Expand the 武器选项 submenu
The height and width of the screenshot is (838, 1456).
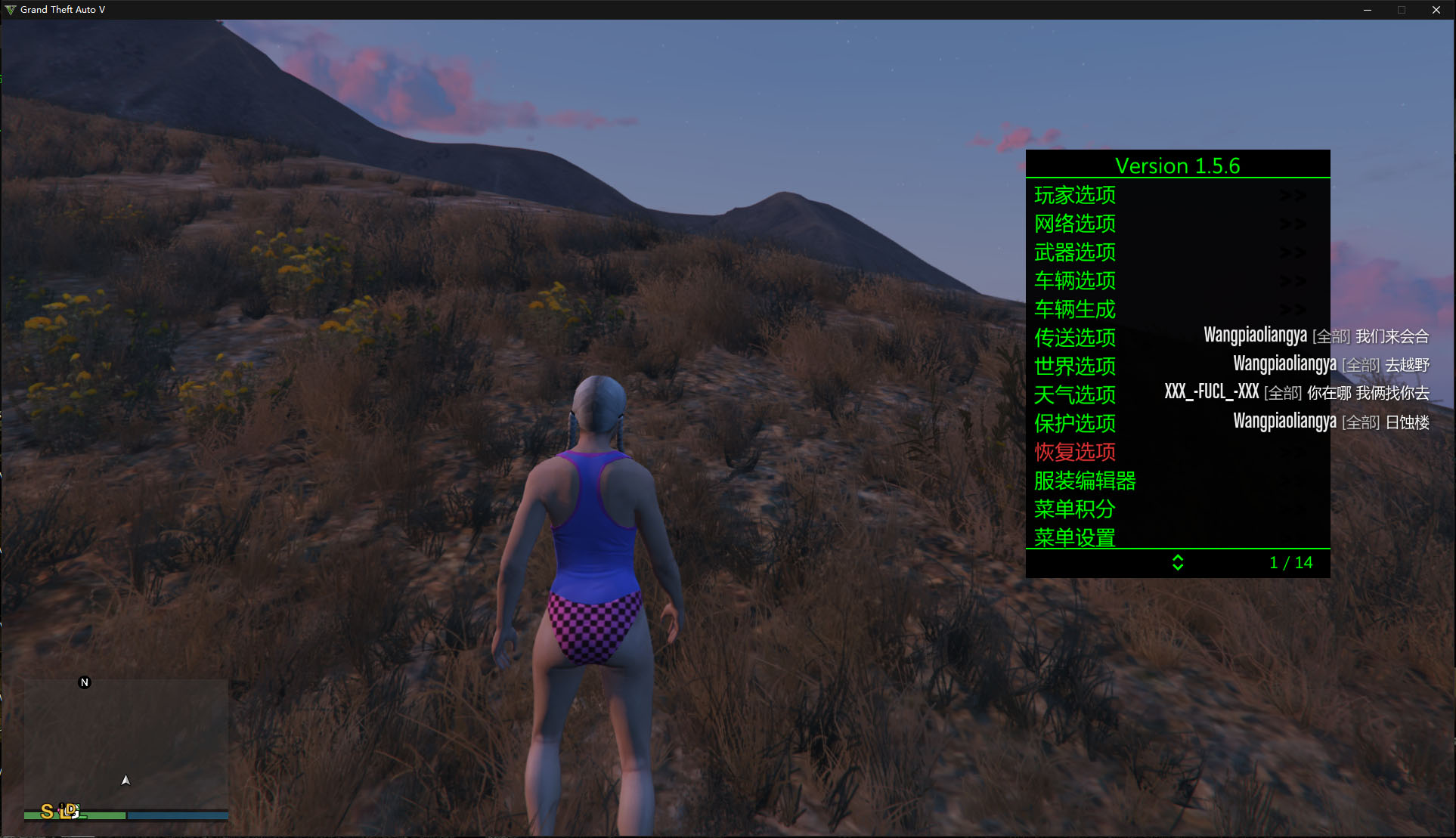pyautogui.click(x=1074, y=252)
